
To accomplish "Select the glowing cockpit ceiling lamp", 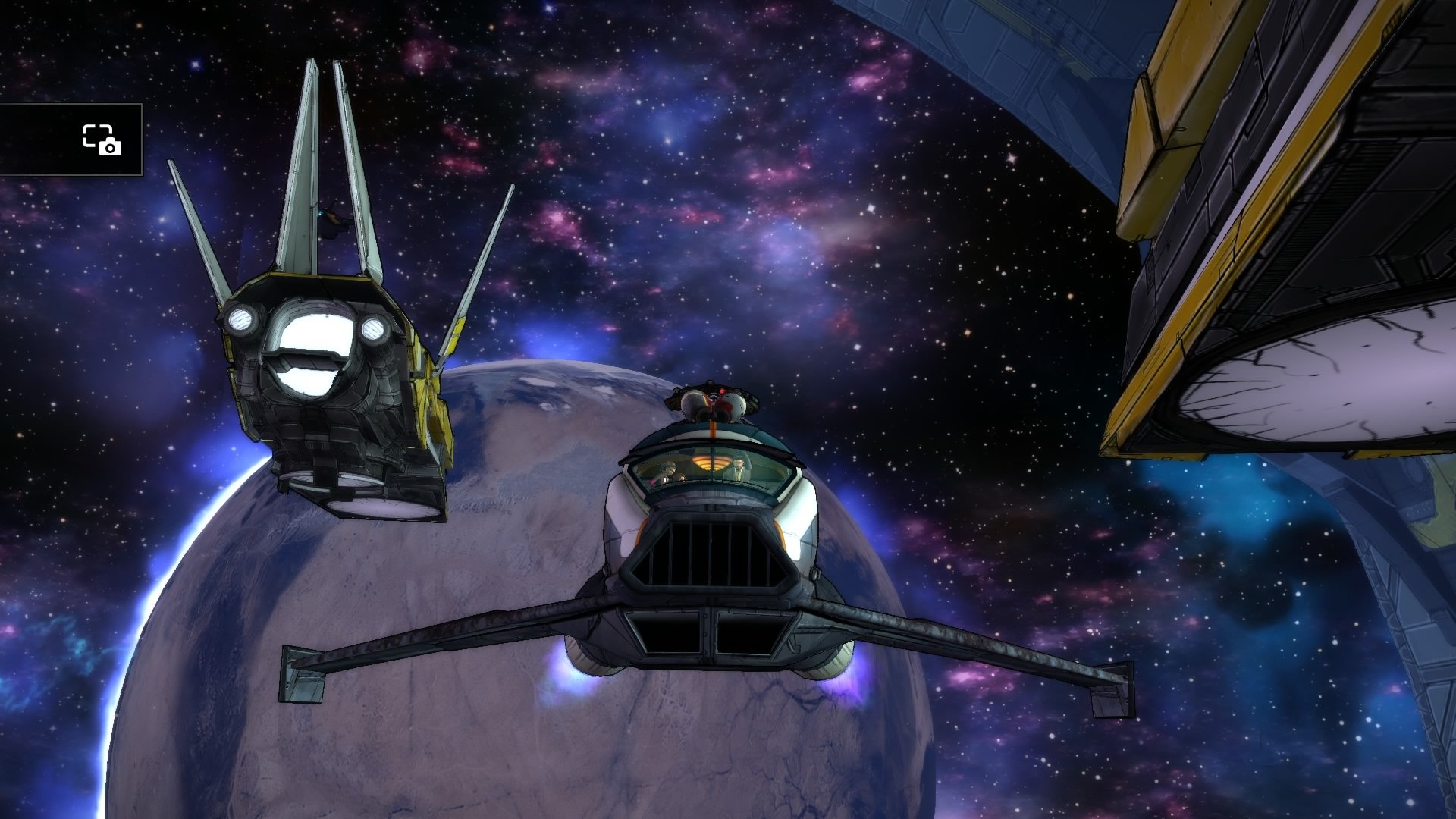I will (711, 463).
